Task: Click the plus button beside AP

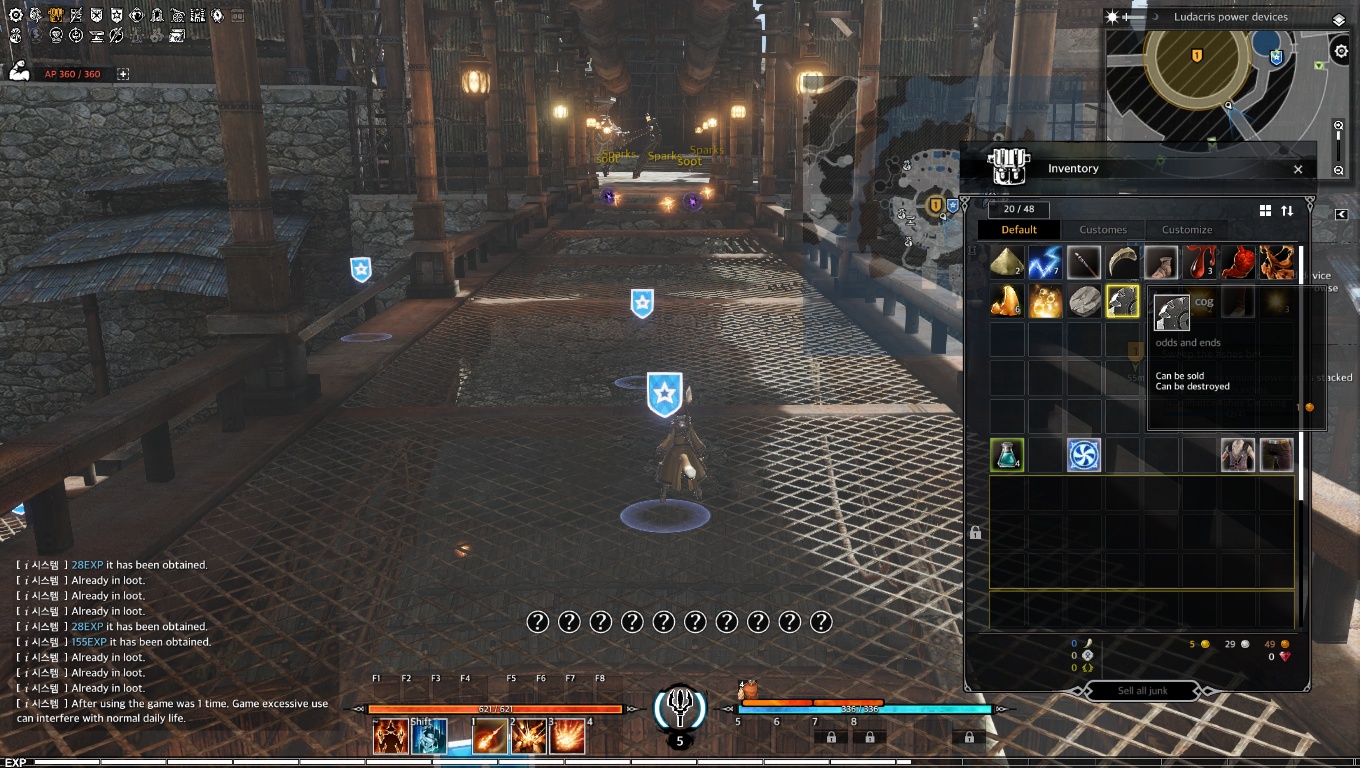Action: tap(123, 74)
